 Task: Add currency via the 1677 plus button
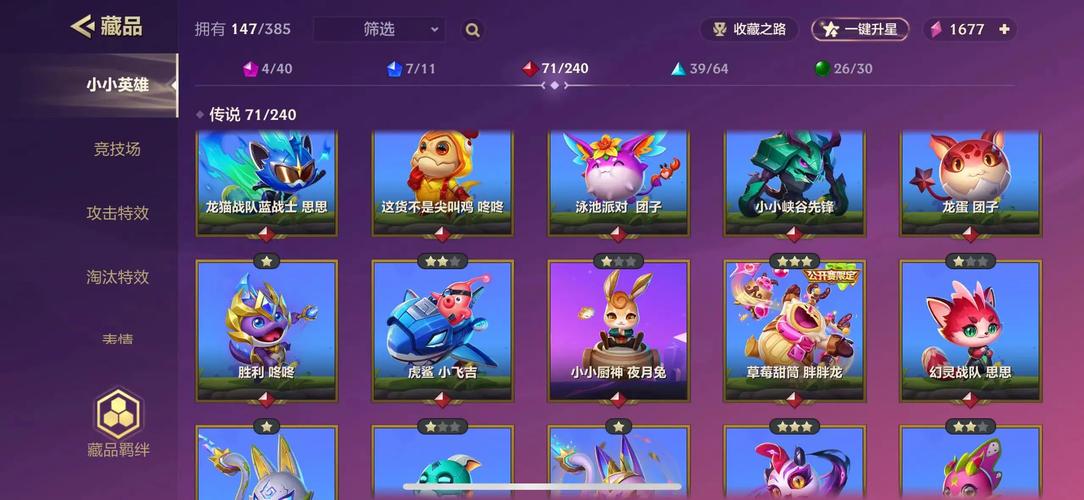pyautogui.click(x=1005, y=29)
